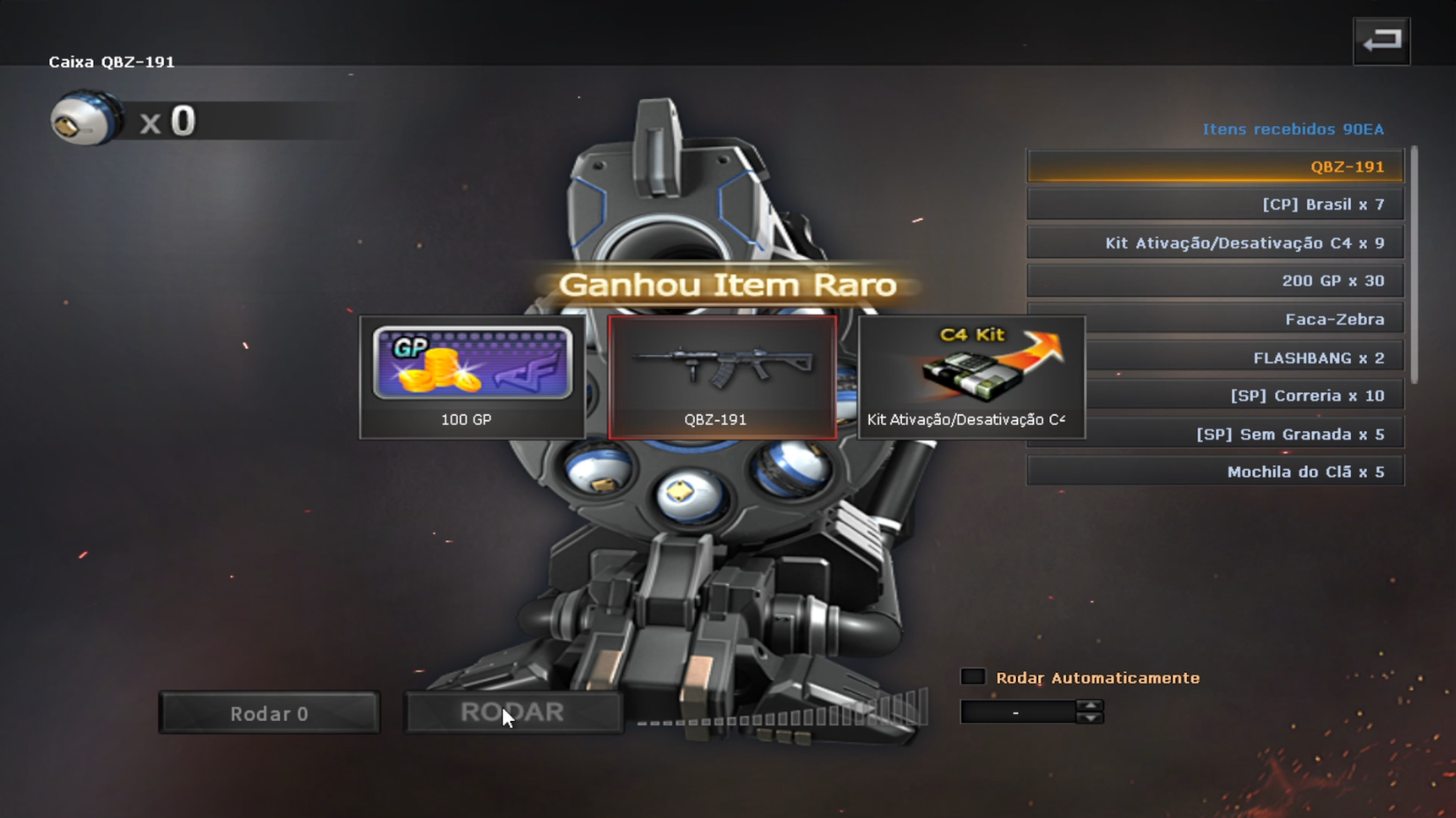
Task: Select the QBZ-191 row in received items
Action: [1215, 167]
